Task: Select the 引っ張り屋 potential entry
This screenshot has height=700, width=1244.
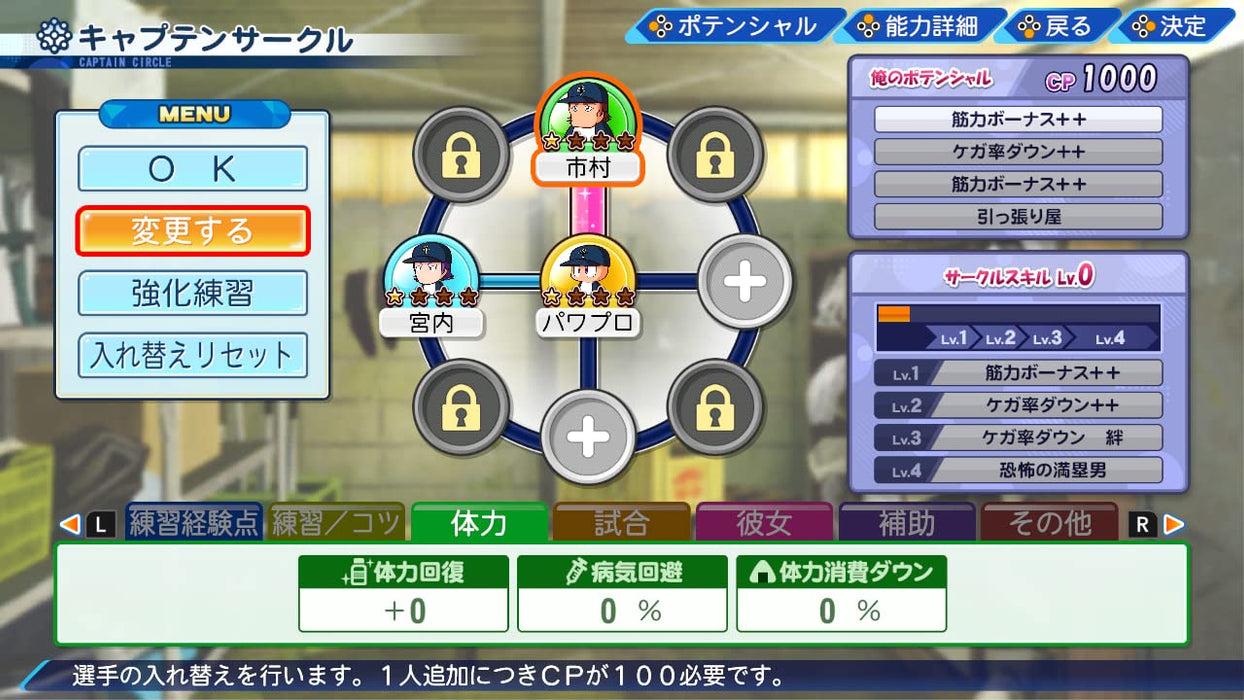Action: click(x=1018, y=217)
